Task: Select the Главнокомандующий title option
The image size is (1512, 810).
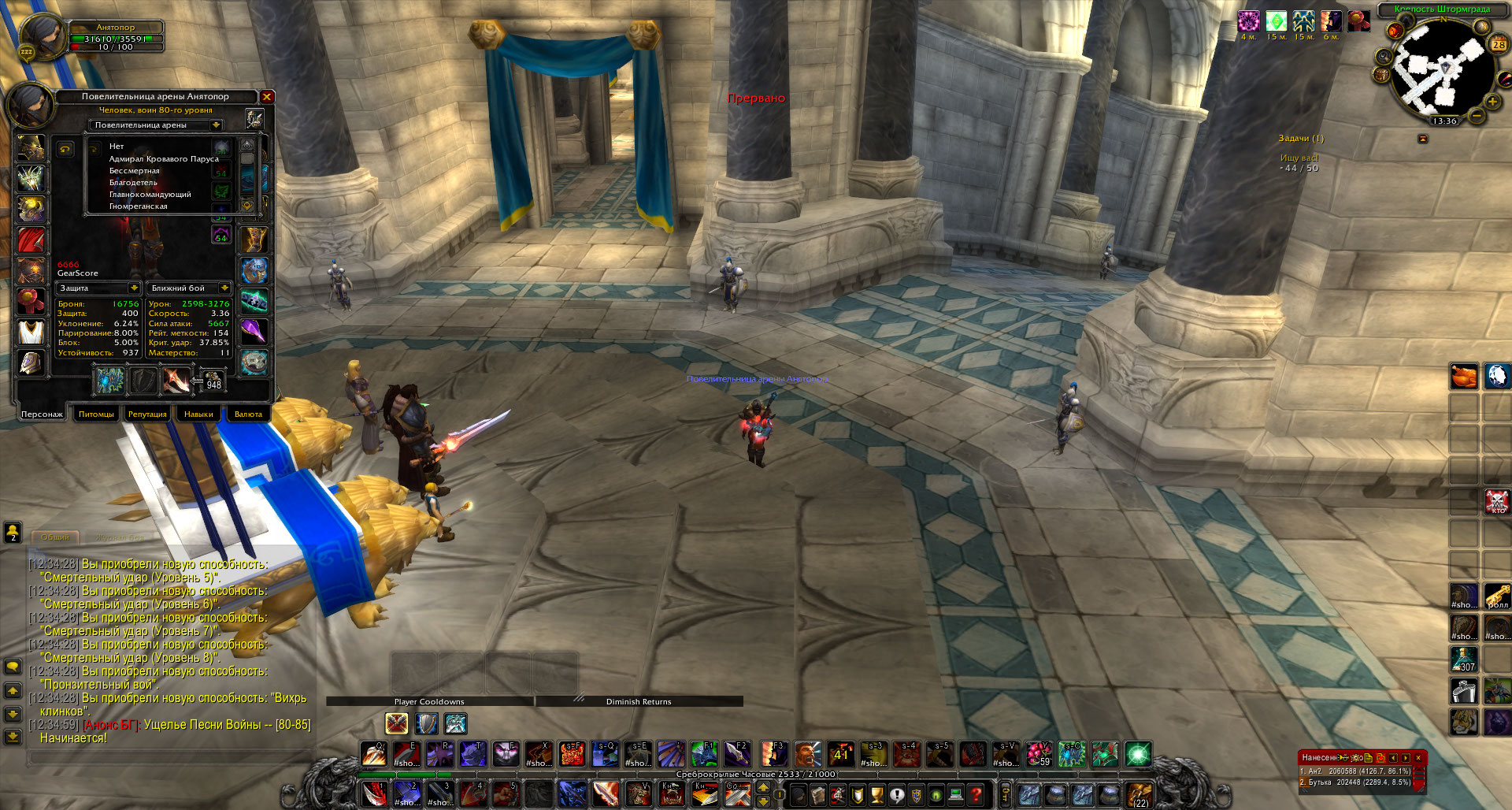Action: [150, 195]
